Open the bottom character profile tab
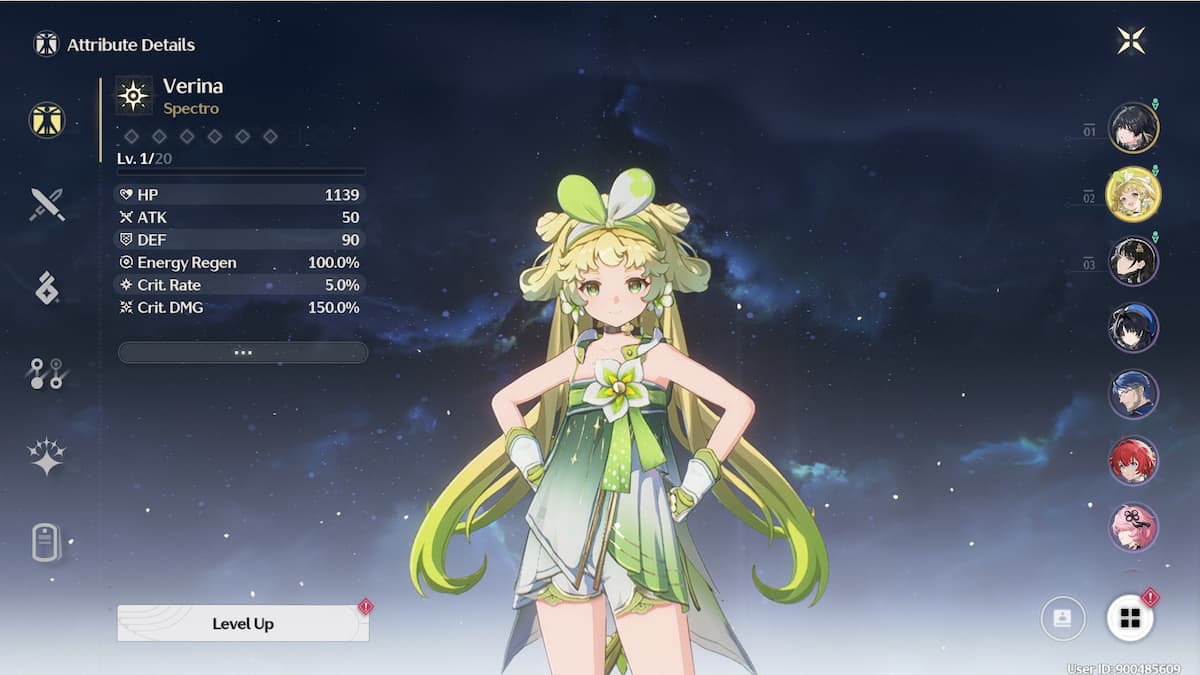The width and height of the screenshot is (1200, 675). pos(47,542)
